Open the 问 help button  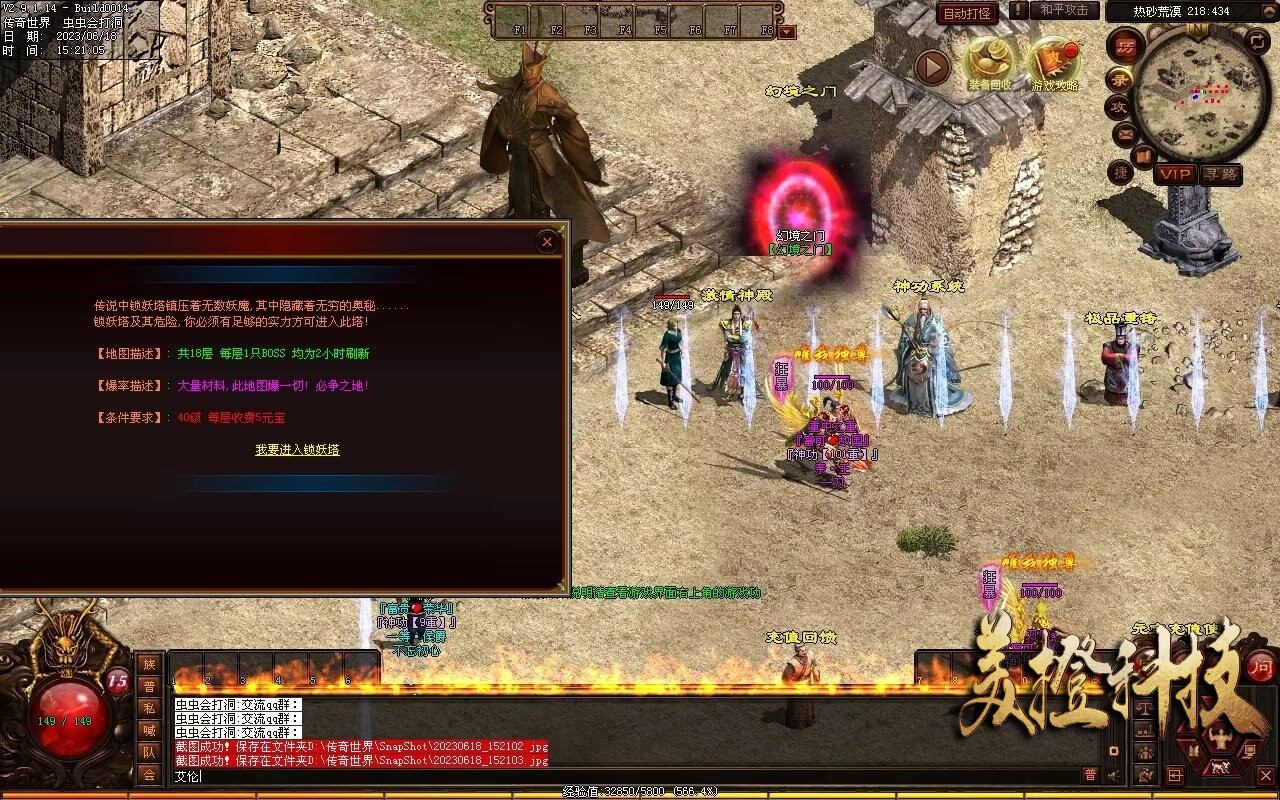[1261, 666]
